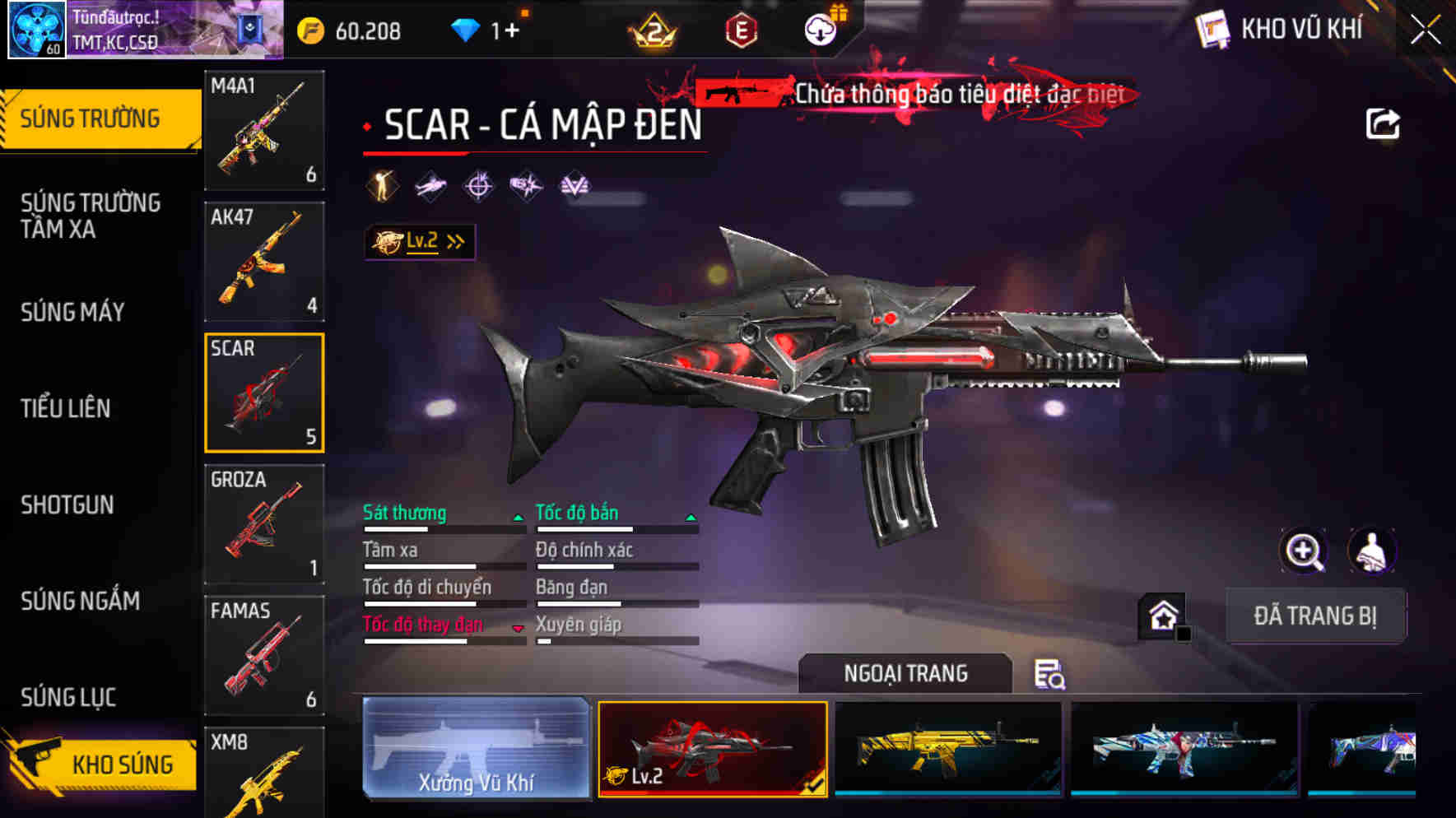Click the Kho Vũ Khí chest icon
Viewport: 1456px width, 818px height.
pos(1215,29)
